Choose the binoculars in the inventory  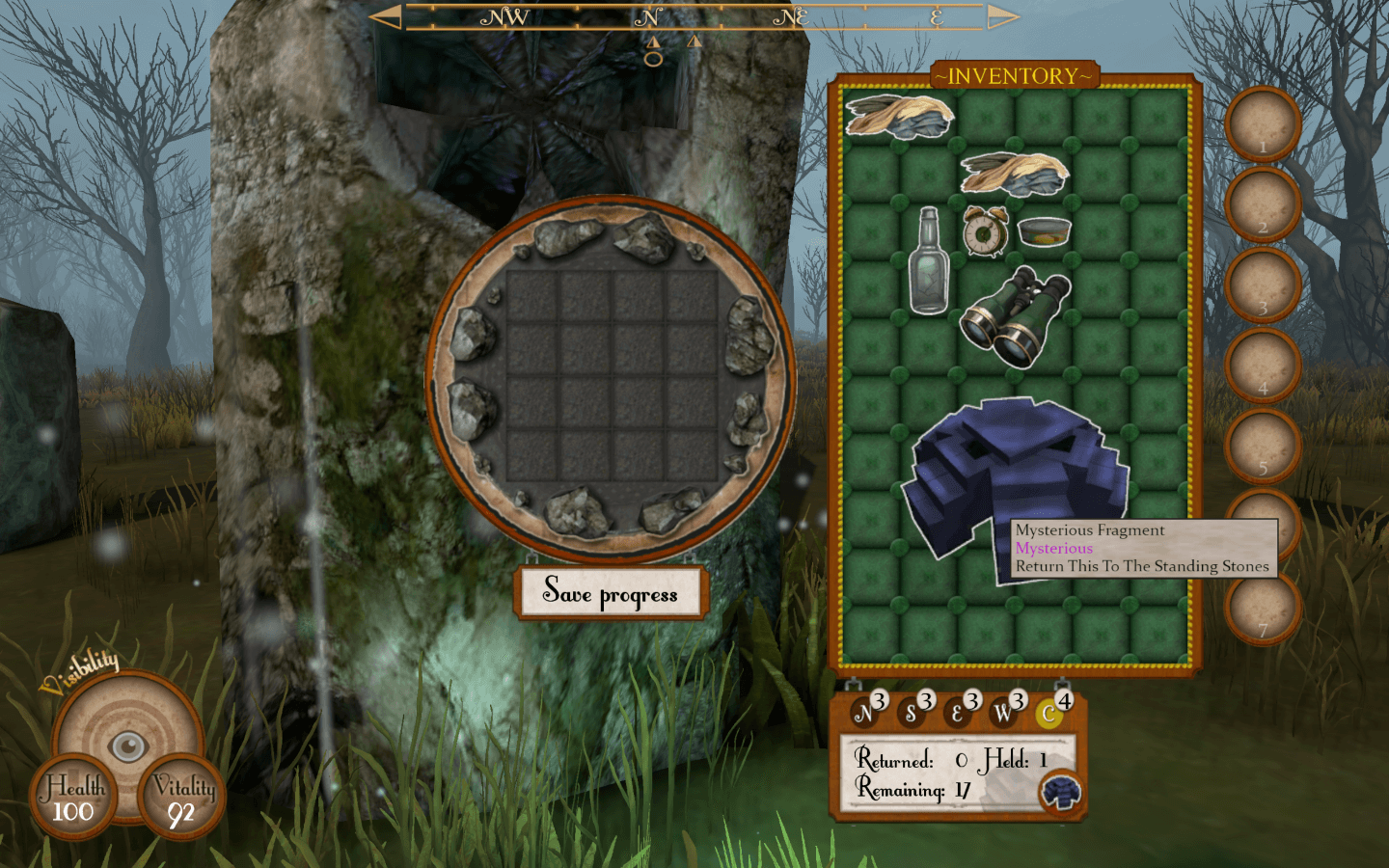click(x=1015, y=315)
